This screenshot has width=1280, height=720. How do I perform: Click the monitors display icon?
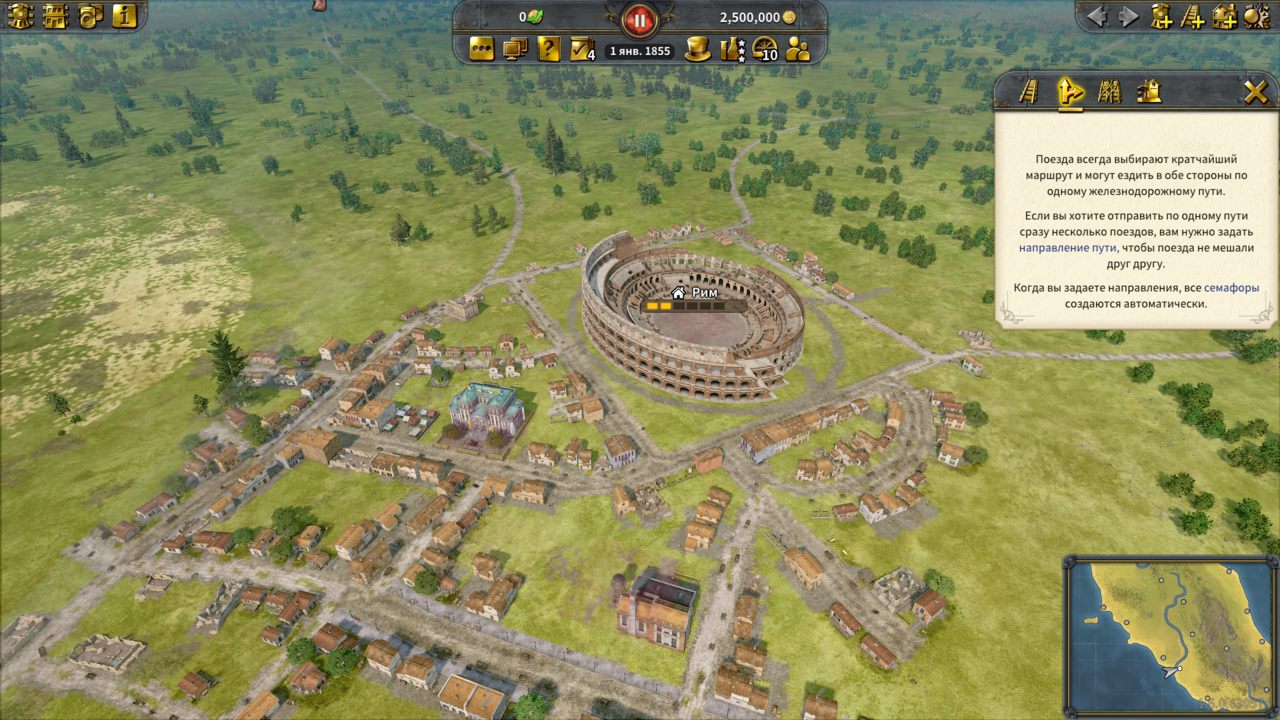pos(515,49)
